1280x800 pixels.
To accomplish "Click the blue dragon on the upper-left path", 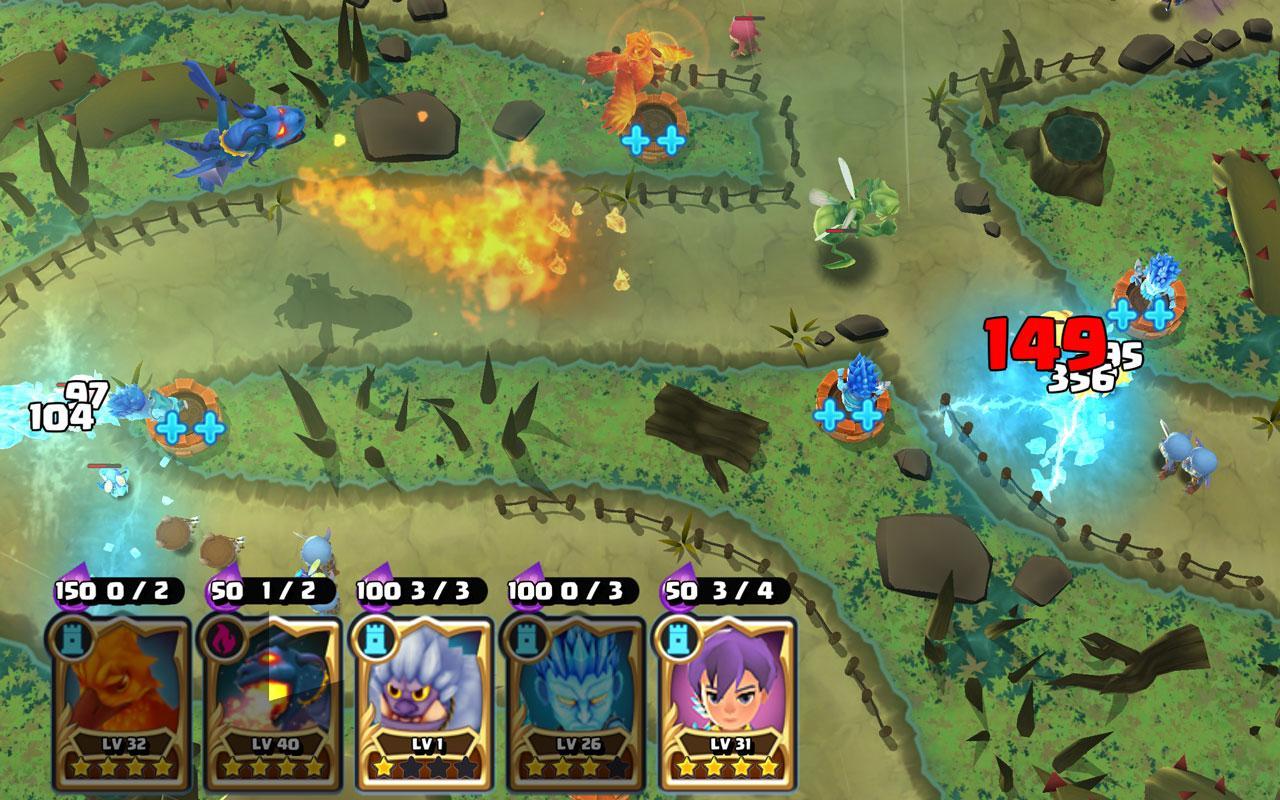I will click(245, 130).
